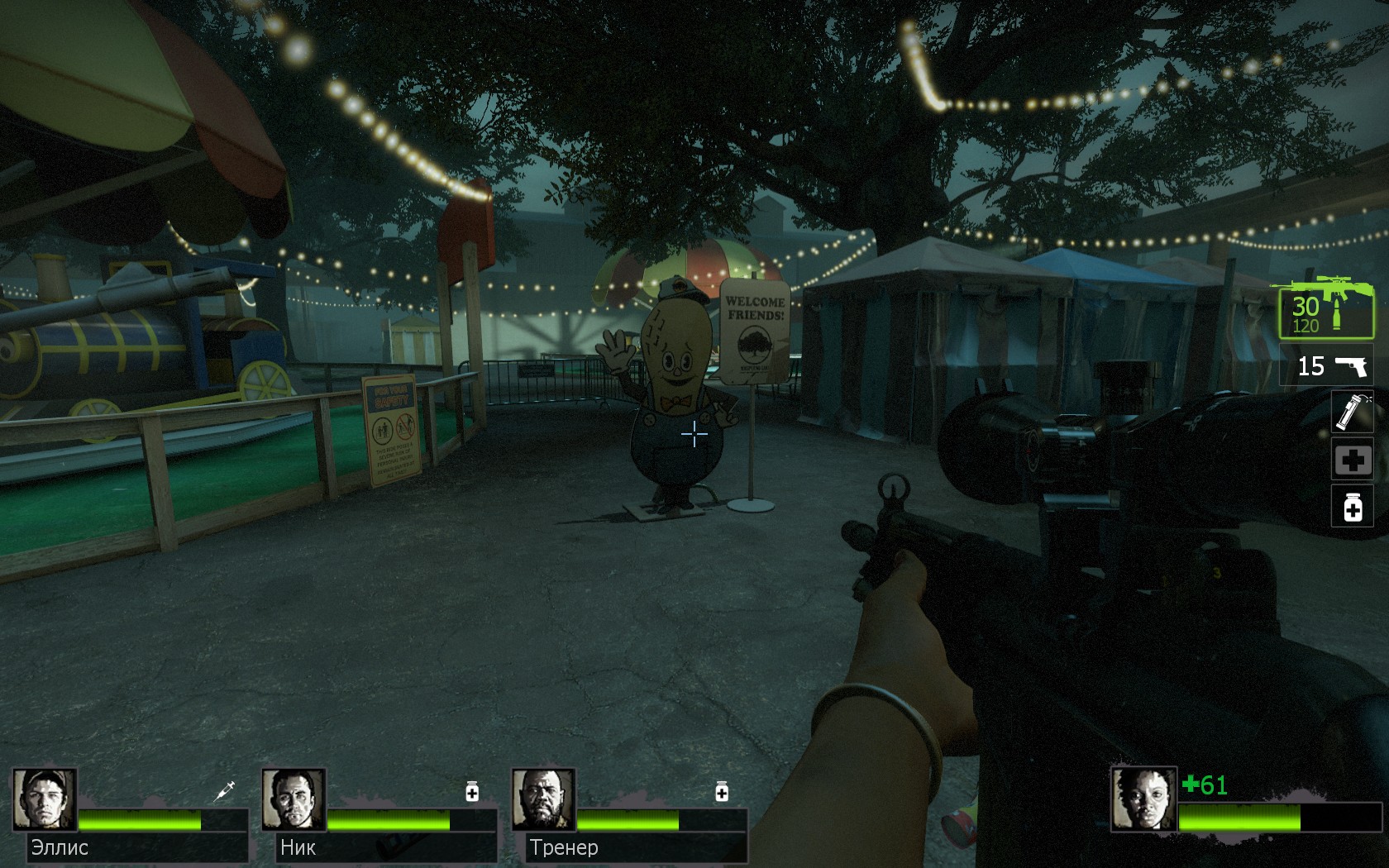Click Coach's teammate portrait
The height and width of the screenshot is (868, 1389).
point(544,799)
